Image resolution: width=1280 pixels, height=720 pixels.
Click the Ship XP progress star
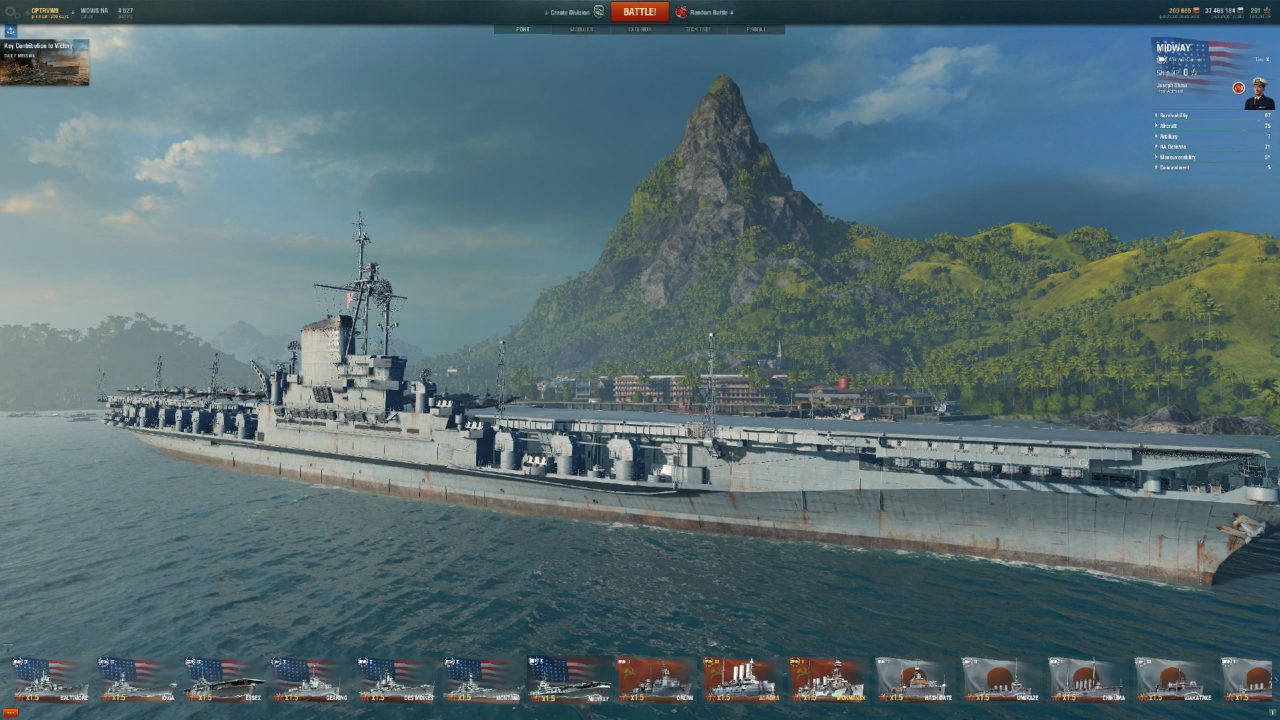pos(1195,72)
